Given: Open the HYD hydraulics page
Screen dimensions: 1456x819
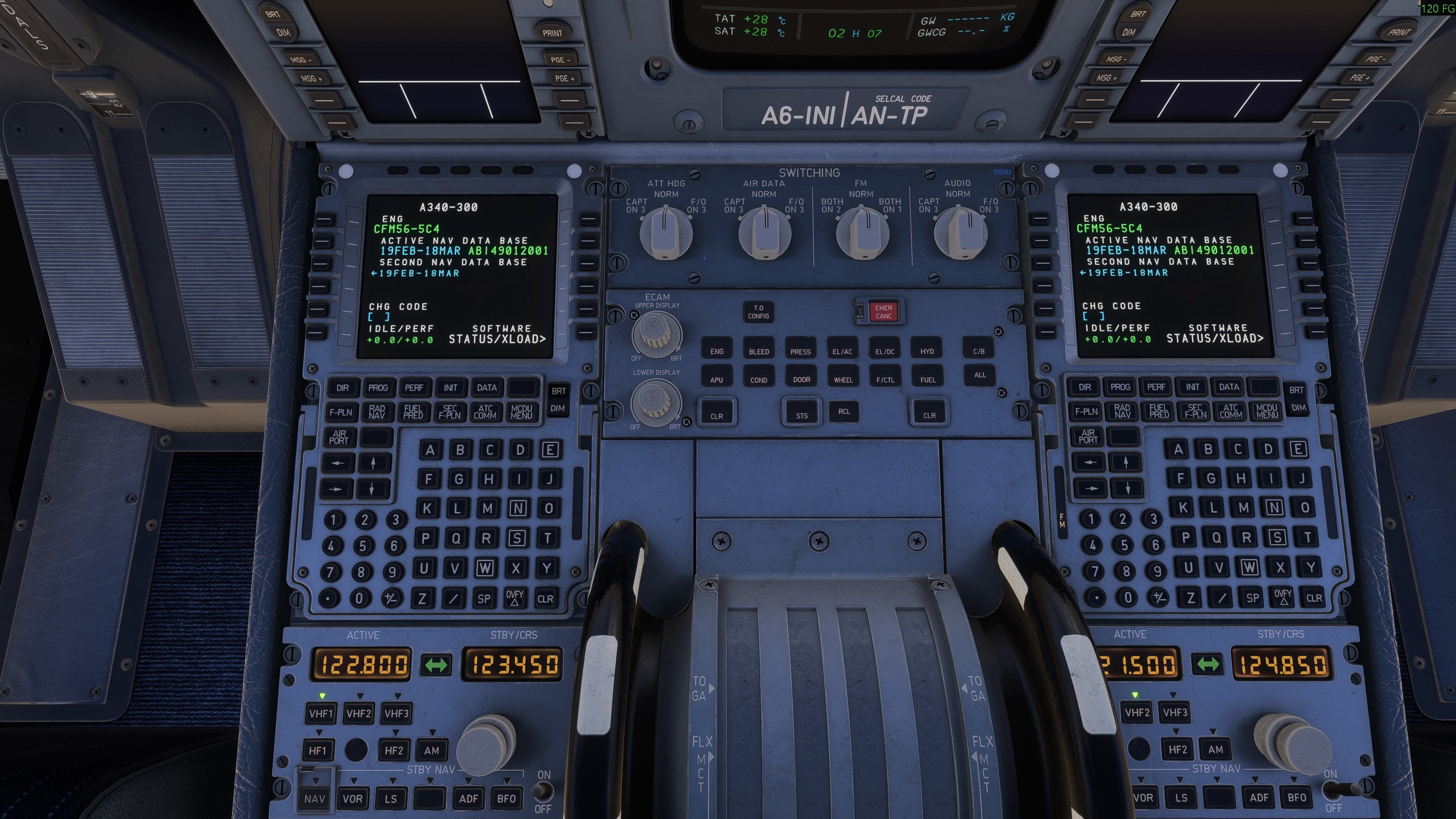Looking at the screenshot, I should (927, 351).
